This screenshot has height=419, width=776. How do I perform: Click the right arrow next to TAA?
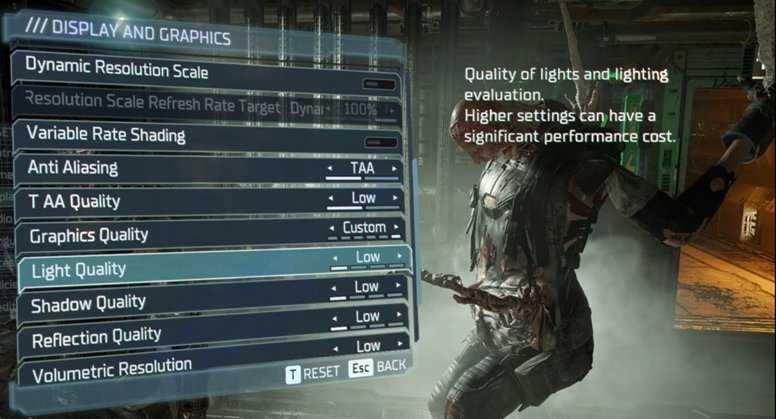pos(396,169)
